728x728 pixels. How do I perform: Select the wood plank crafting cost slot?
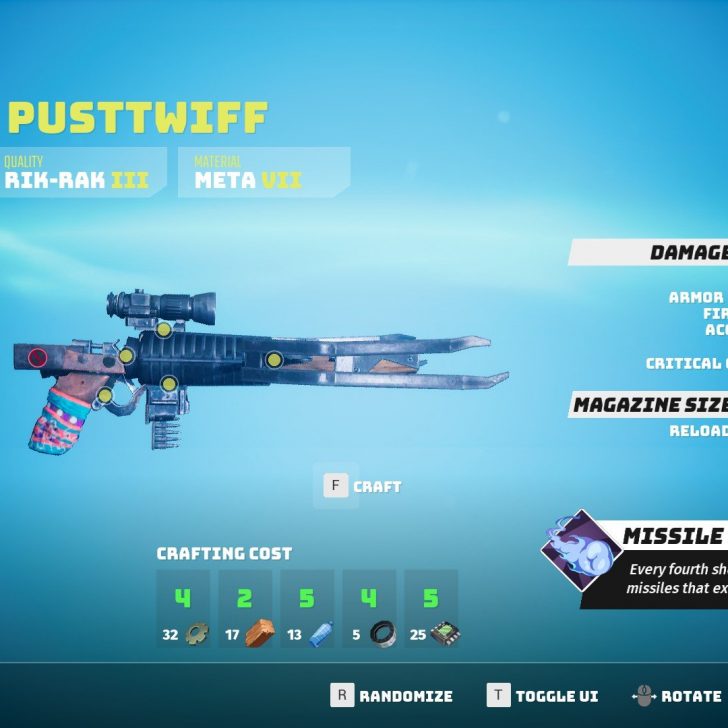[245, 610]
